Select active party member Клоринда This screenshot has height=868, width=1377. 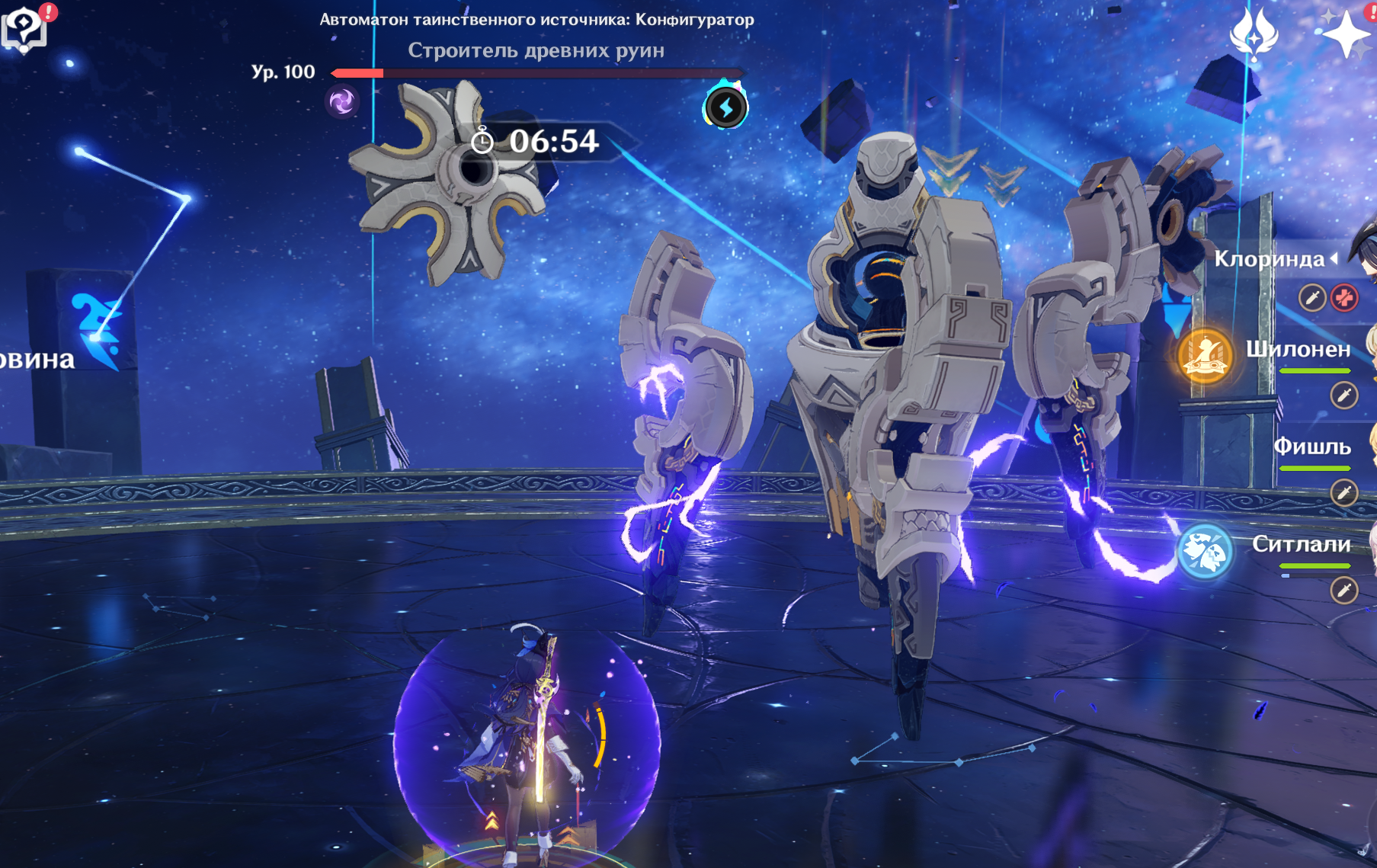tap(1270, 259)
